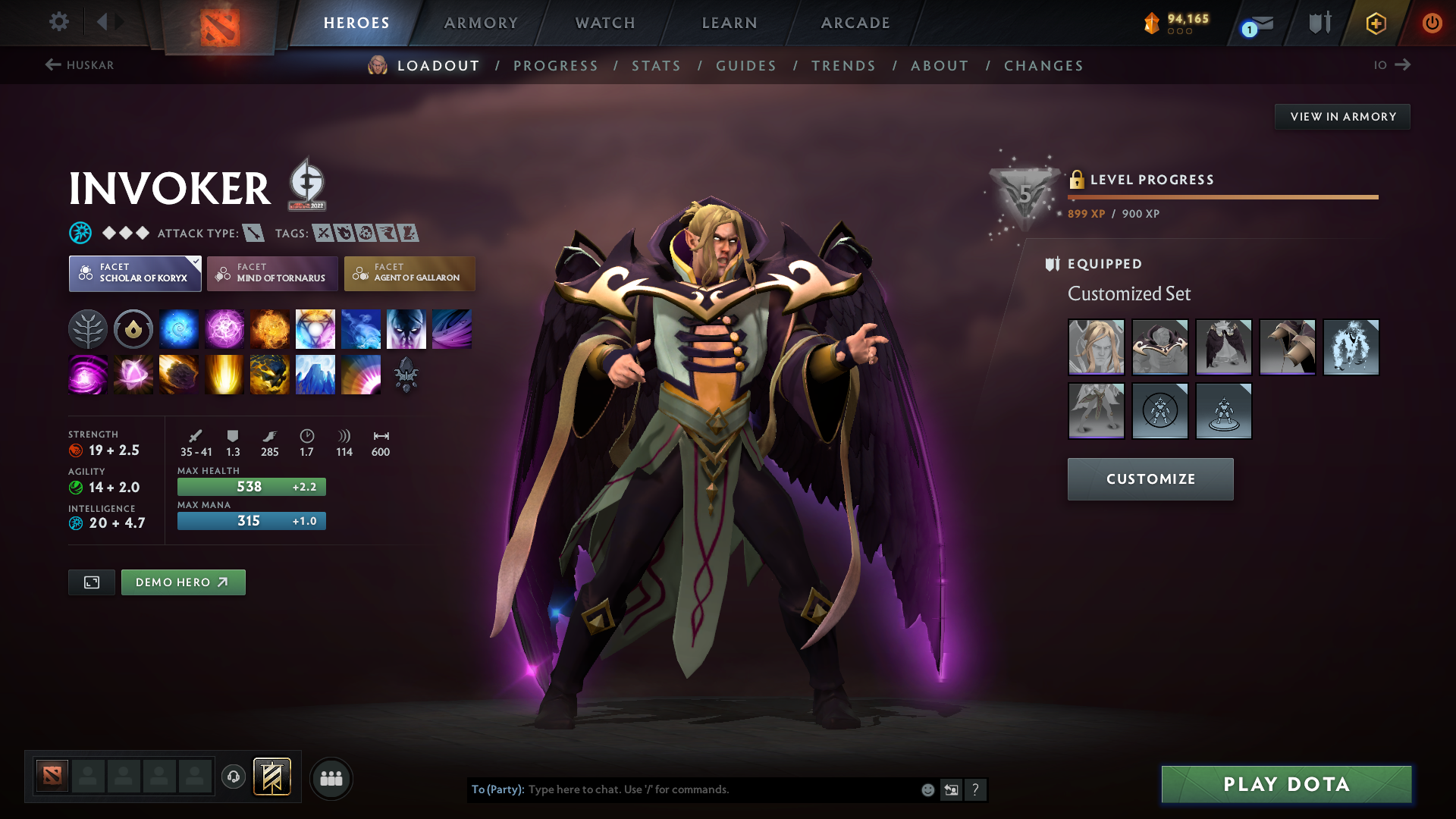1456x819 pixels.
Task: Switch to the Mind of Tornarus facet
Action: click(x=271, y=273)
